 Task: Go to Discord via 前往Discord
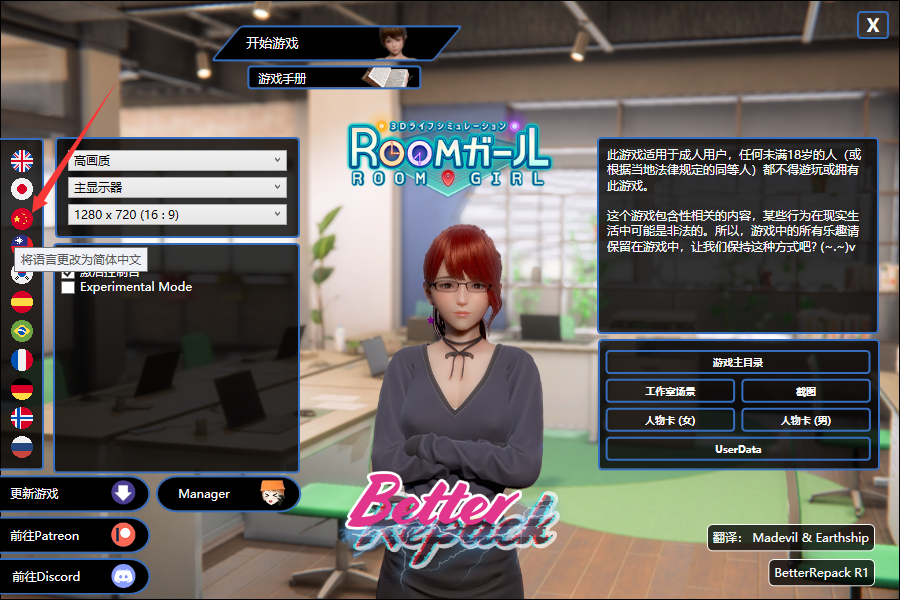coord(74,576)
